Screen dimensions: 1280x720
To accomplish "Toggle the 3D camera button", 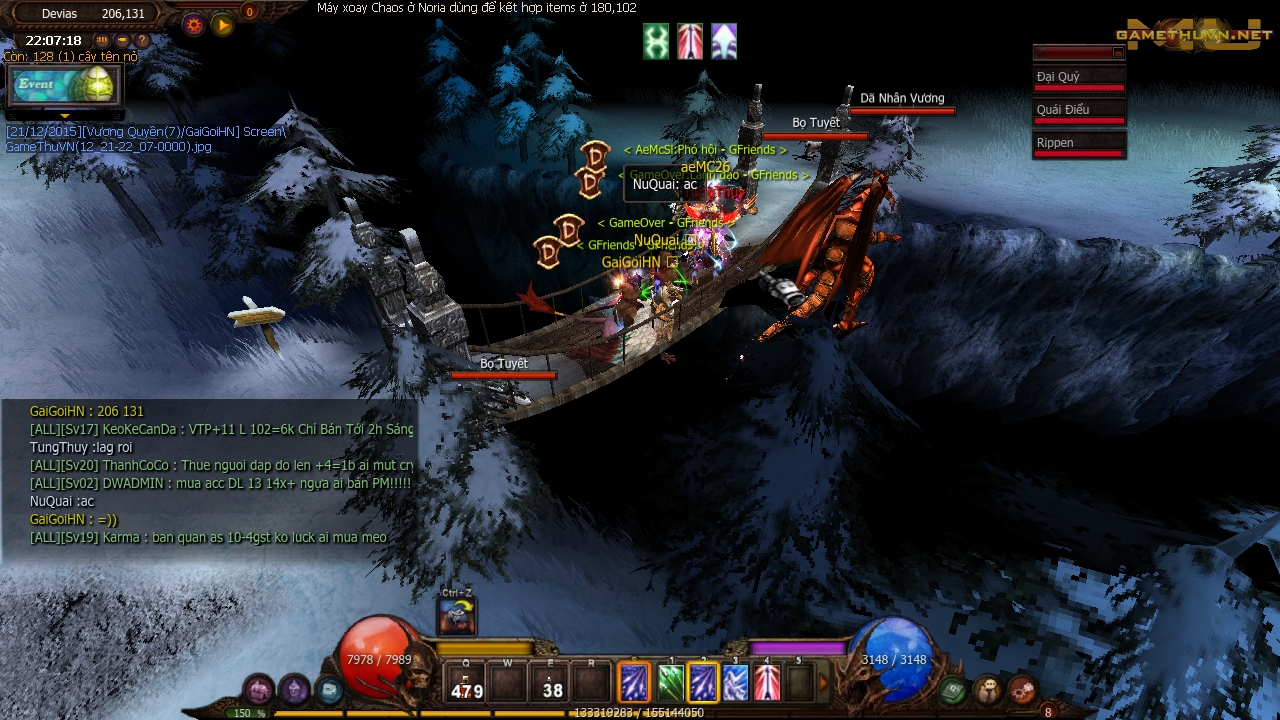I will click(101, 41).
